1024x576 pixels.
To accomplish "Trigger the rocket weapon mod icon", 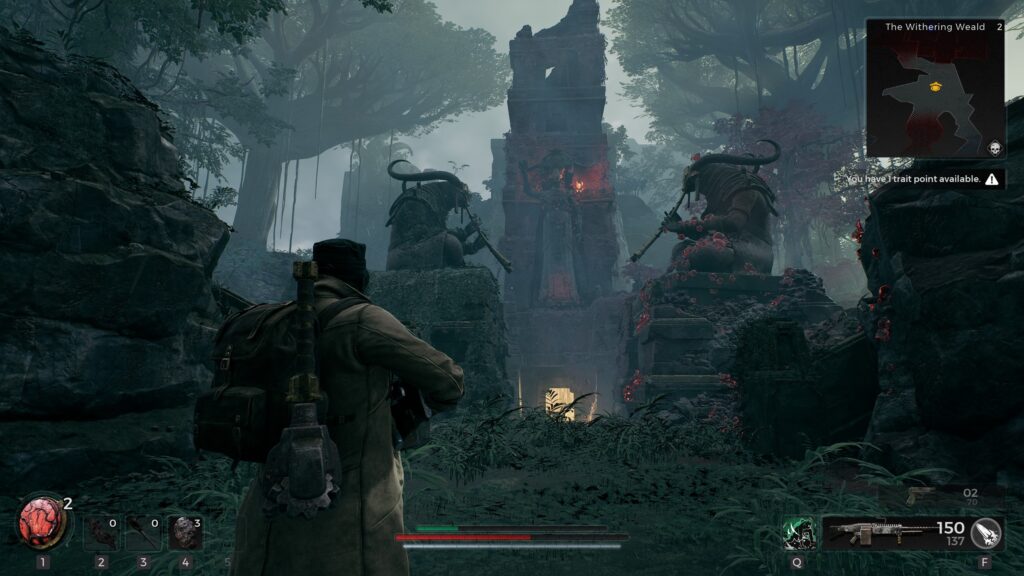I will pyautogui.click(x=986, y=533).
